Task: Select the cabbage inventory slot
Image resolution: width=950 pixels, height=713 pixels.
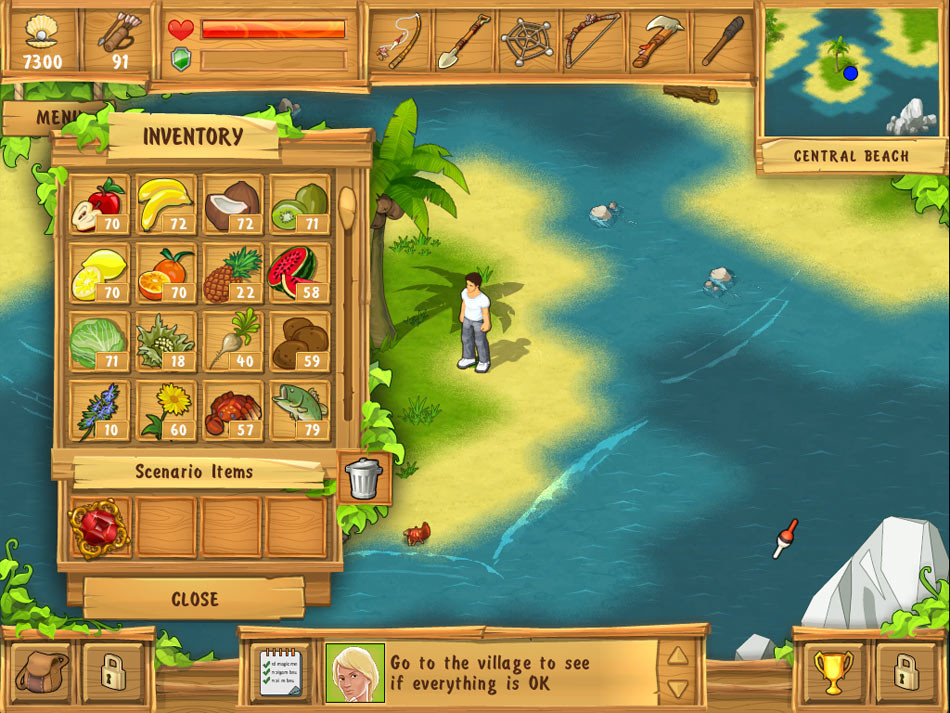Action: pyautogui.click(x=98, y=341)
